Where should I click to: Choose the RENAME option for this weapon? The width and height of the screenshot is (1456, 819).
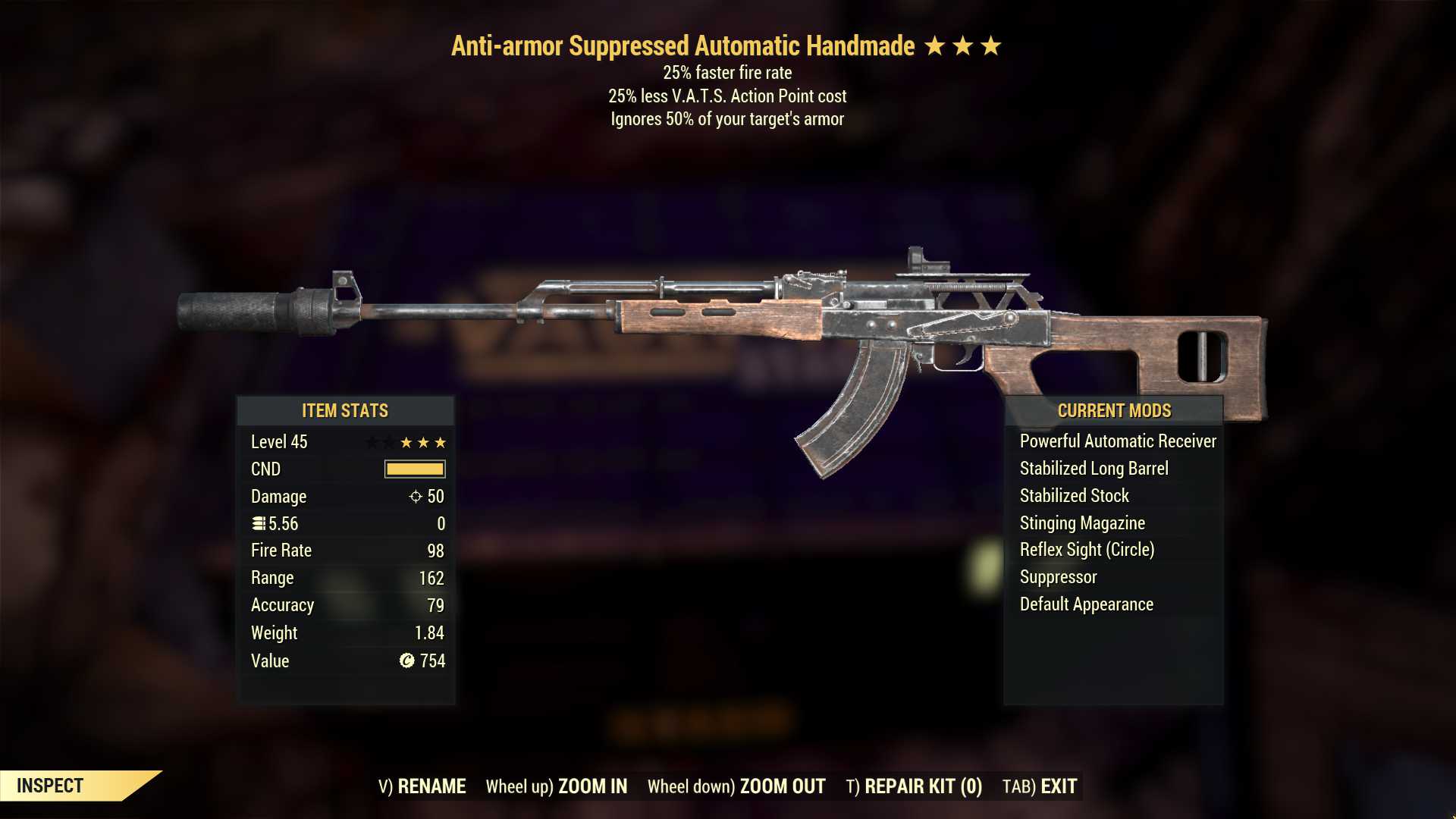point(422,786)
